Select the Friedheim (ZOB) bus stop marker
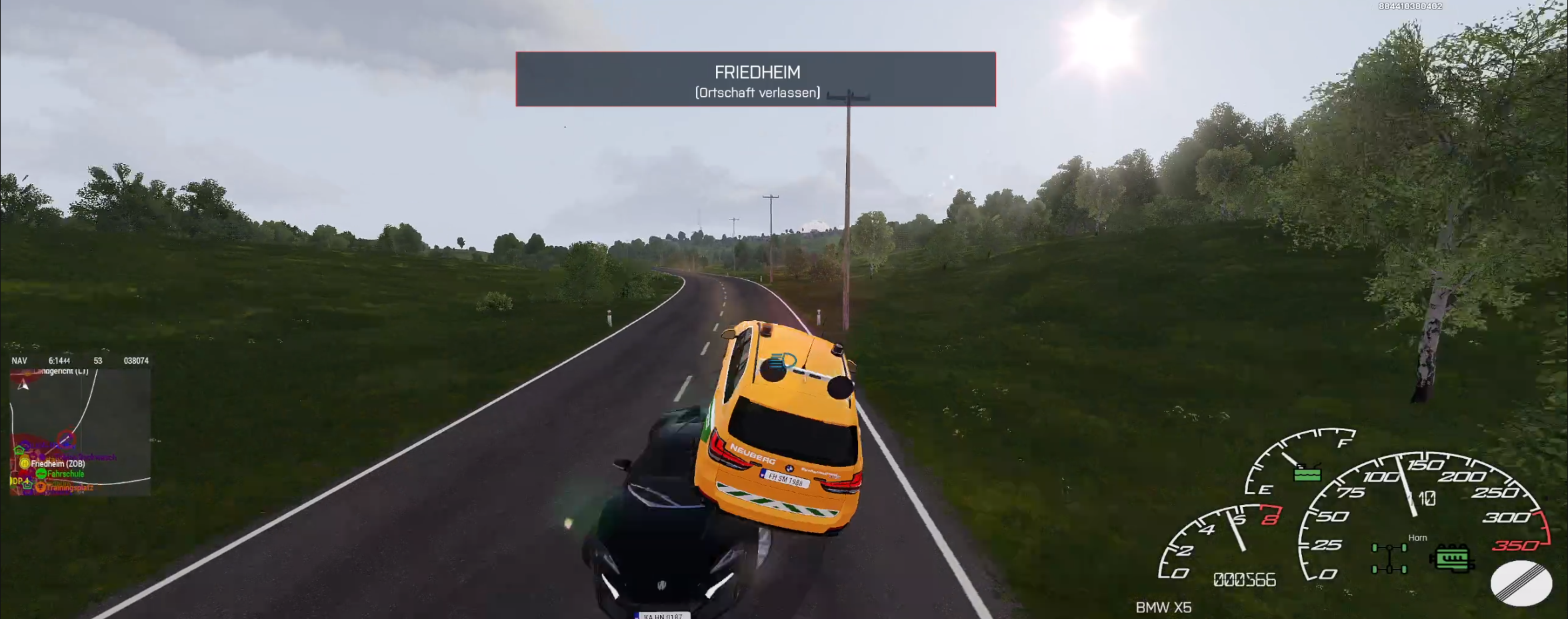The height and width of the screenshot is (619, 1568). (25, 463)
